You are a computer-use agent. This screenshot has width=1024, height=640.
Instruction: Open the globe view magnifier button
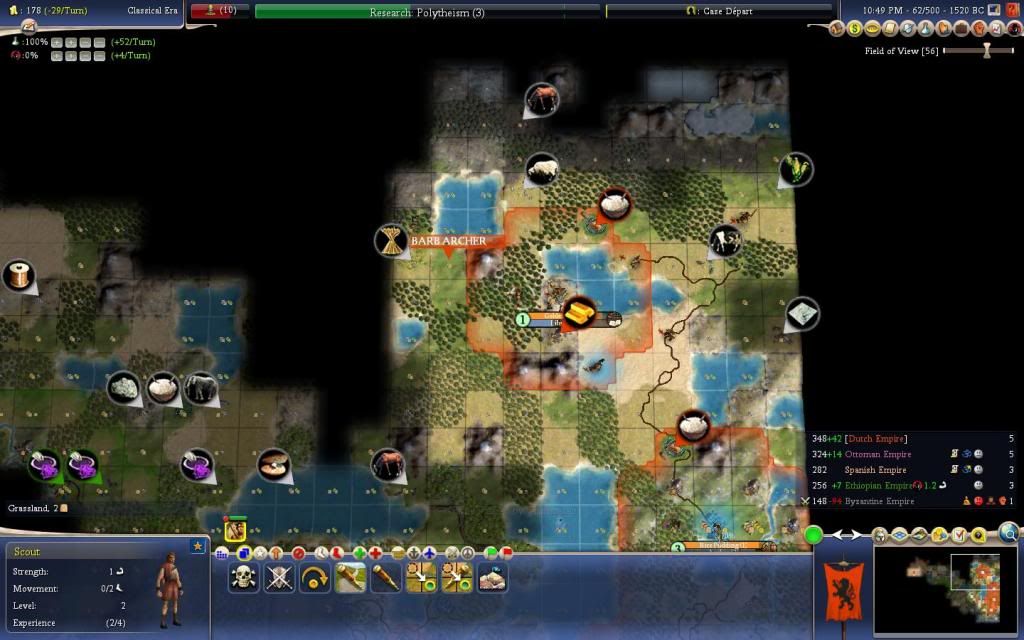(1009, 533)
